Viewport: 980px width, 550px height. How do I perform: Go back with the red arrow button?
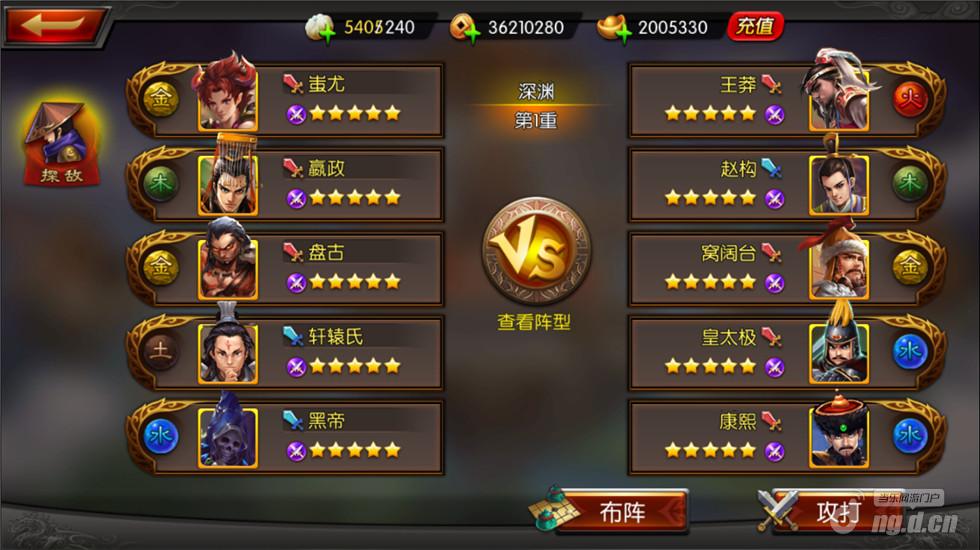pos(55,26)
